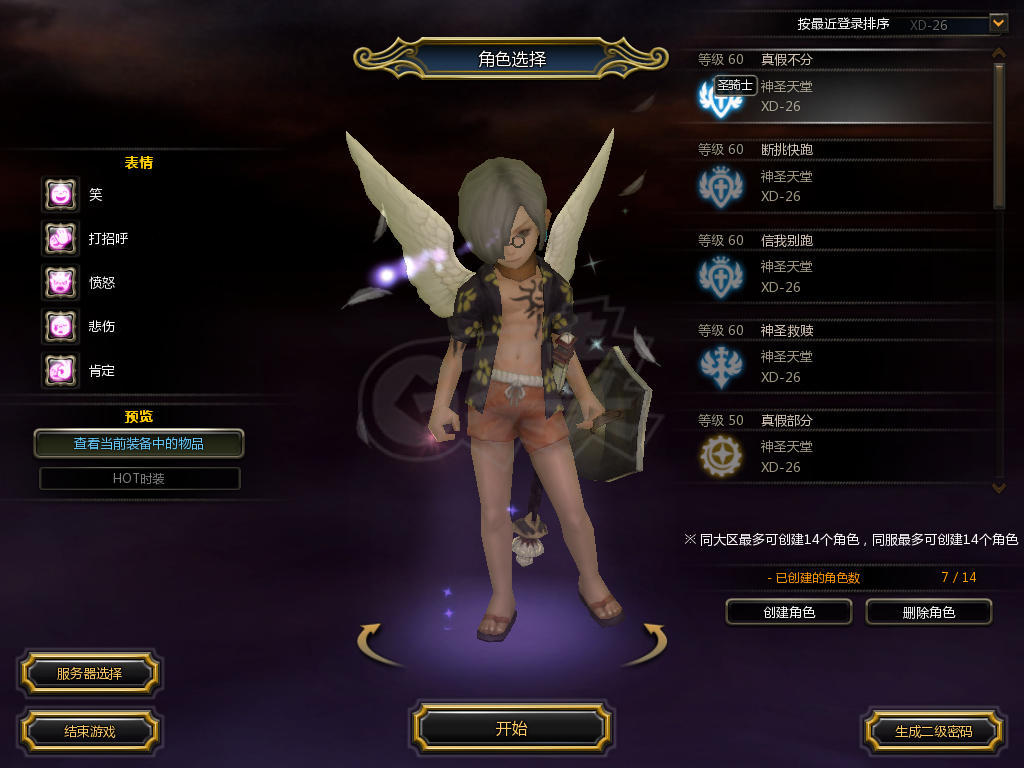Click 创建角色 to create a character
This screenshot has height=768, width=1024.
coord(789,612)
